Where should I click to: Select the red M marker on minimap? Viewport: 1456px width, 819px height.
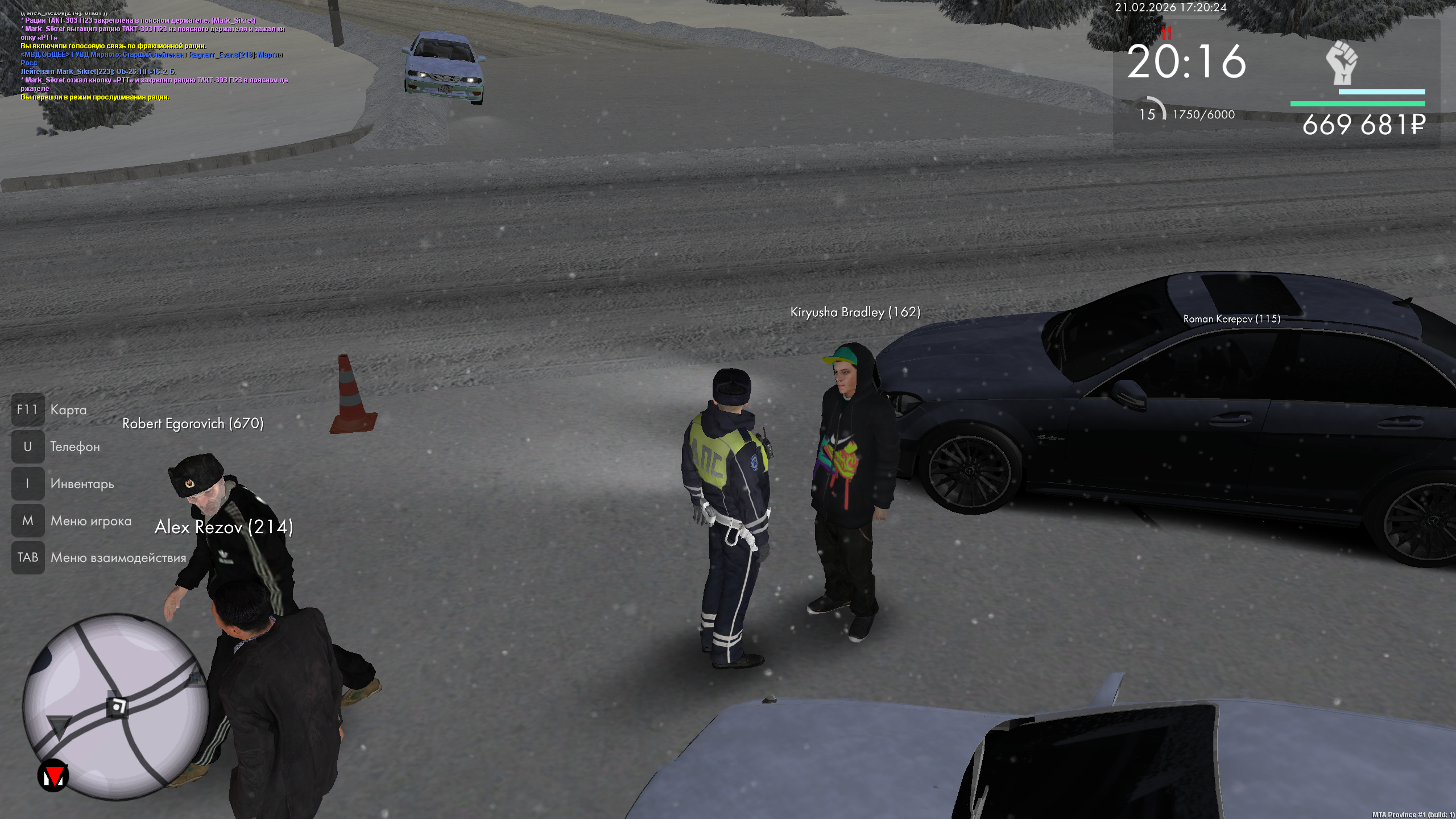pos(53,776)
